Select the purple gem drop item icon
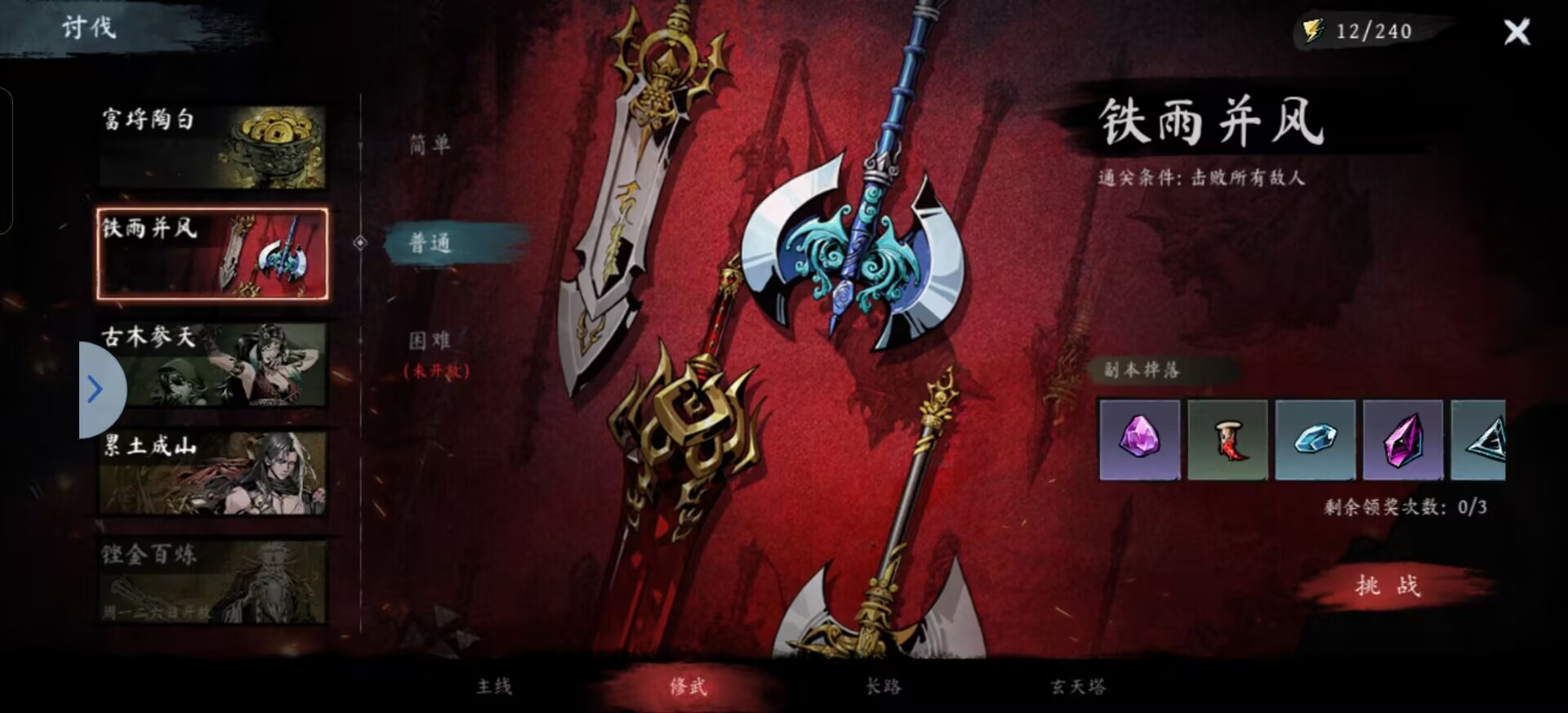Viewport: 1568px width, 713px height. coord(1140,439)
